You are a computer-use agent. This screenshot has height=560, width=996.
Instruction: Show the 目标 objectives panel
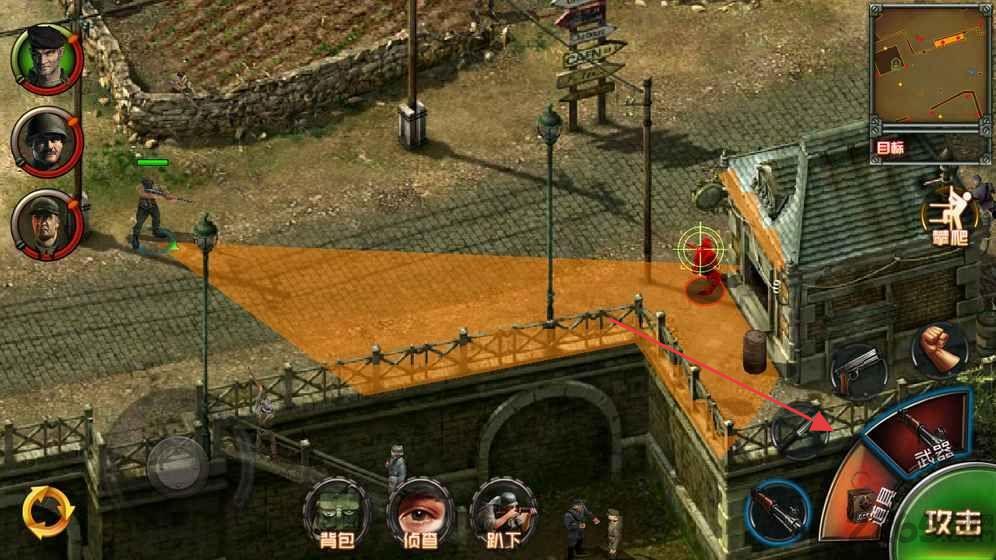click(x=890, y=148)
